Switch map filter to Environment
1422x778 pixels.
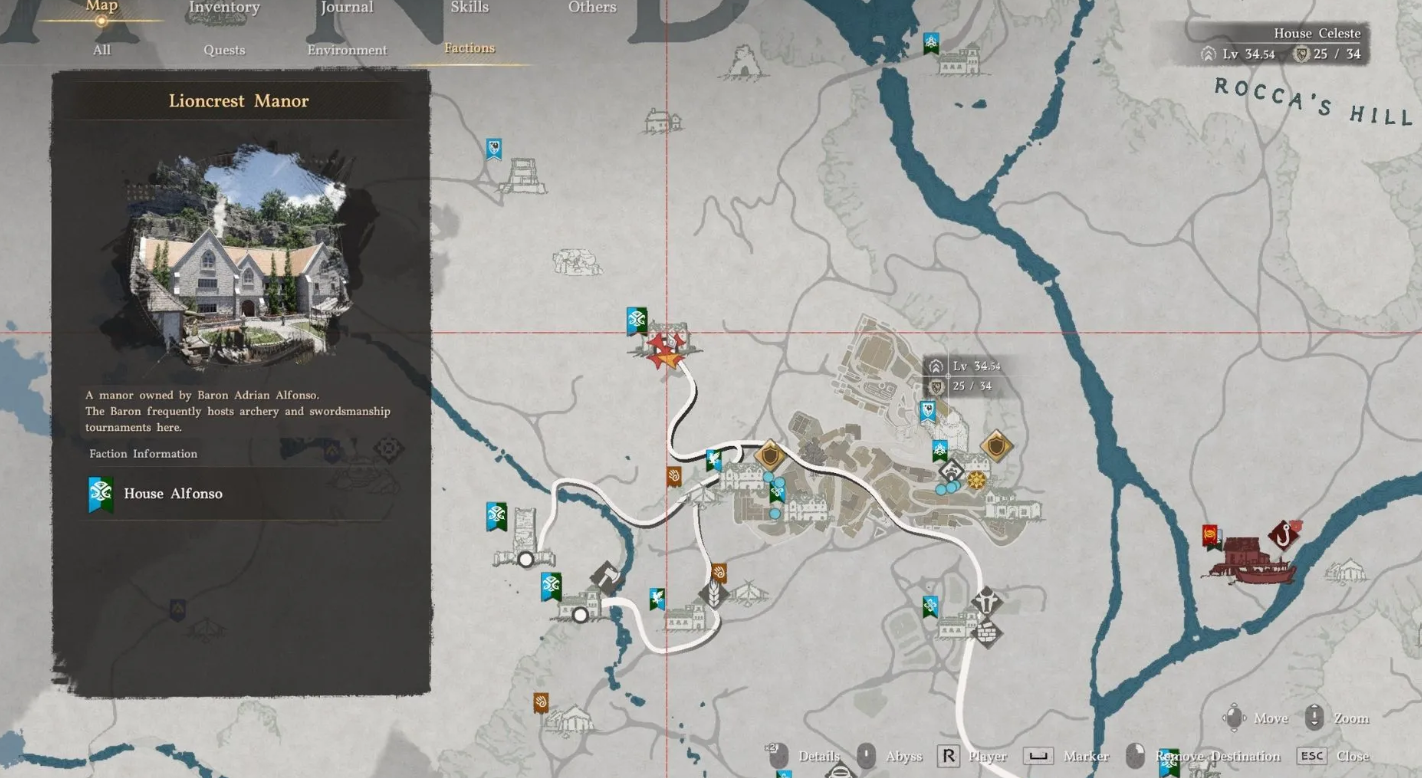(347, 50)
